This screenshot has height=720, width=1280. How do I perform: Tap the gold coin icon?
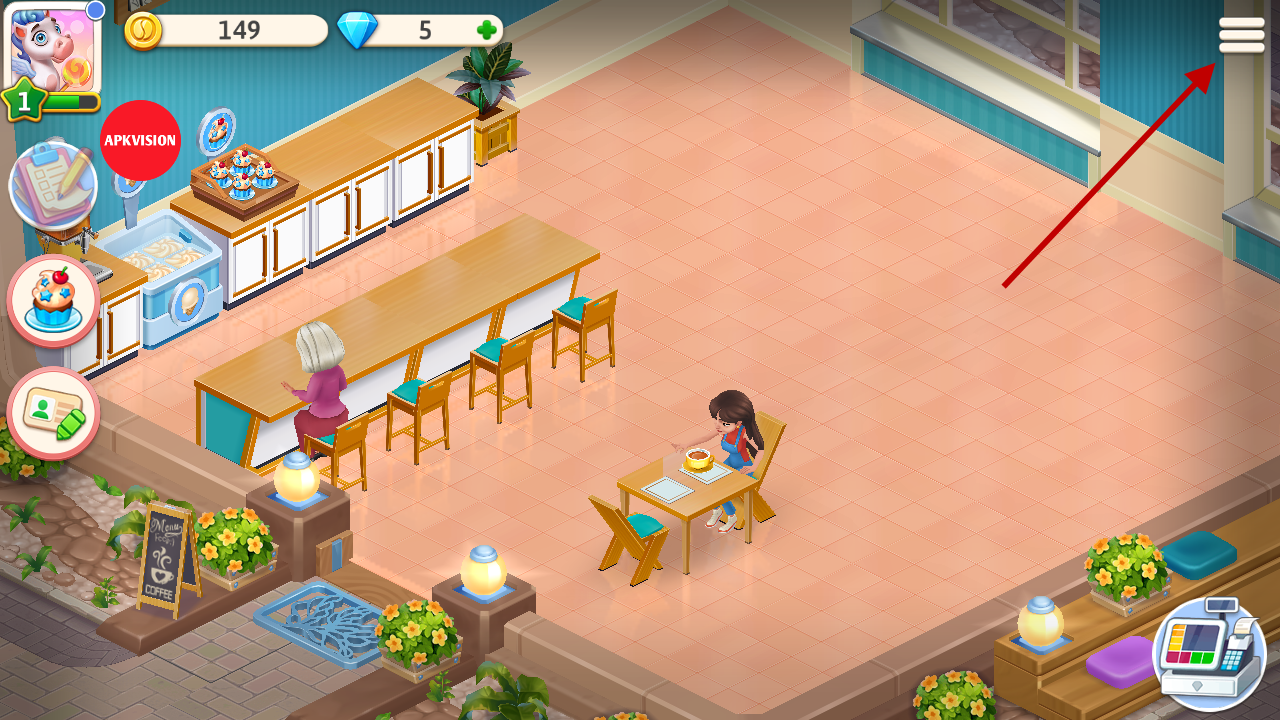point(143,31)
